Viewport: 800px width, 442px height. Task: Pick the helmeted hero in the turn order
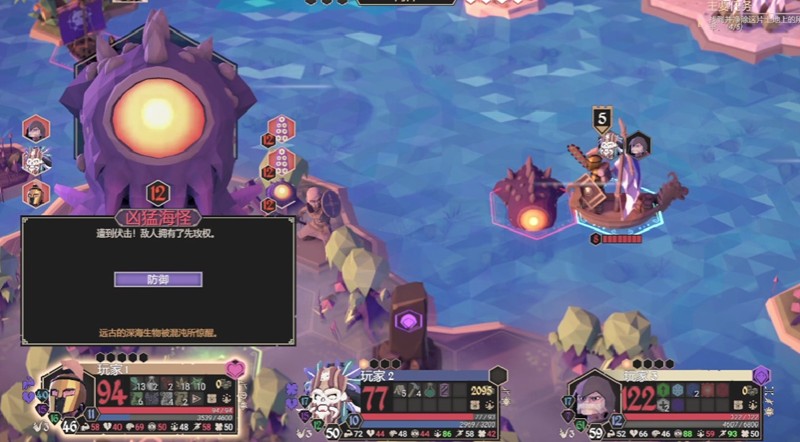[x=37, y=191]
